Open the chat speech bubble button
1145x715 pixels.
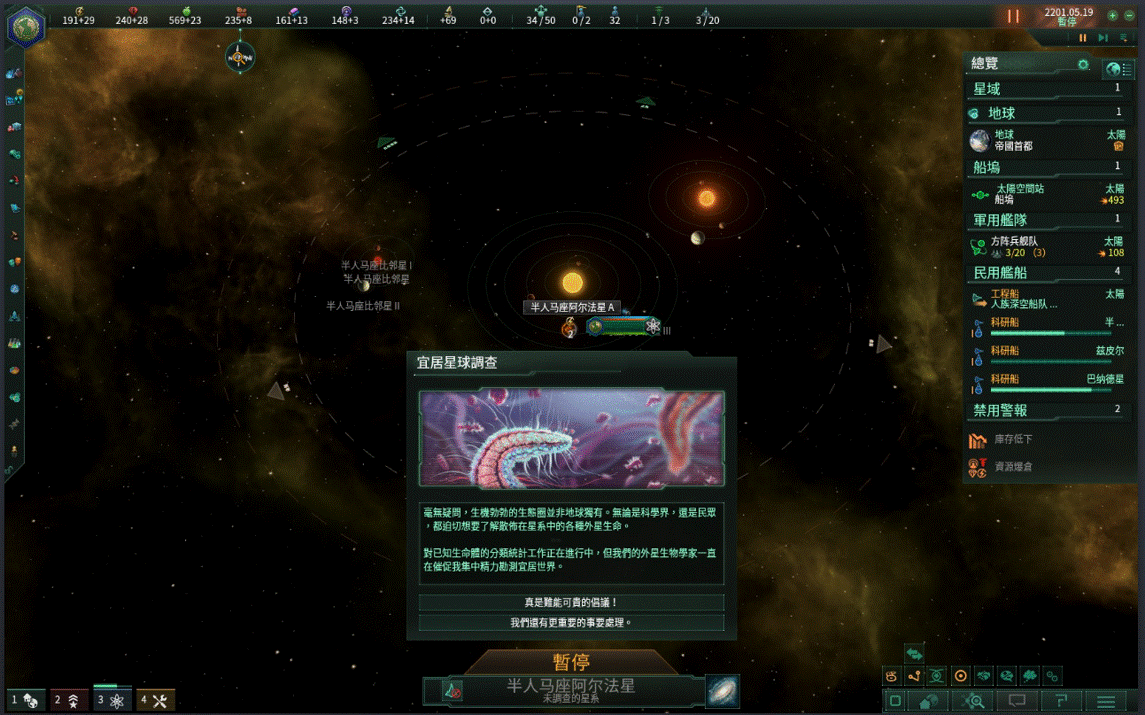coord(1017,701)
